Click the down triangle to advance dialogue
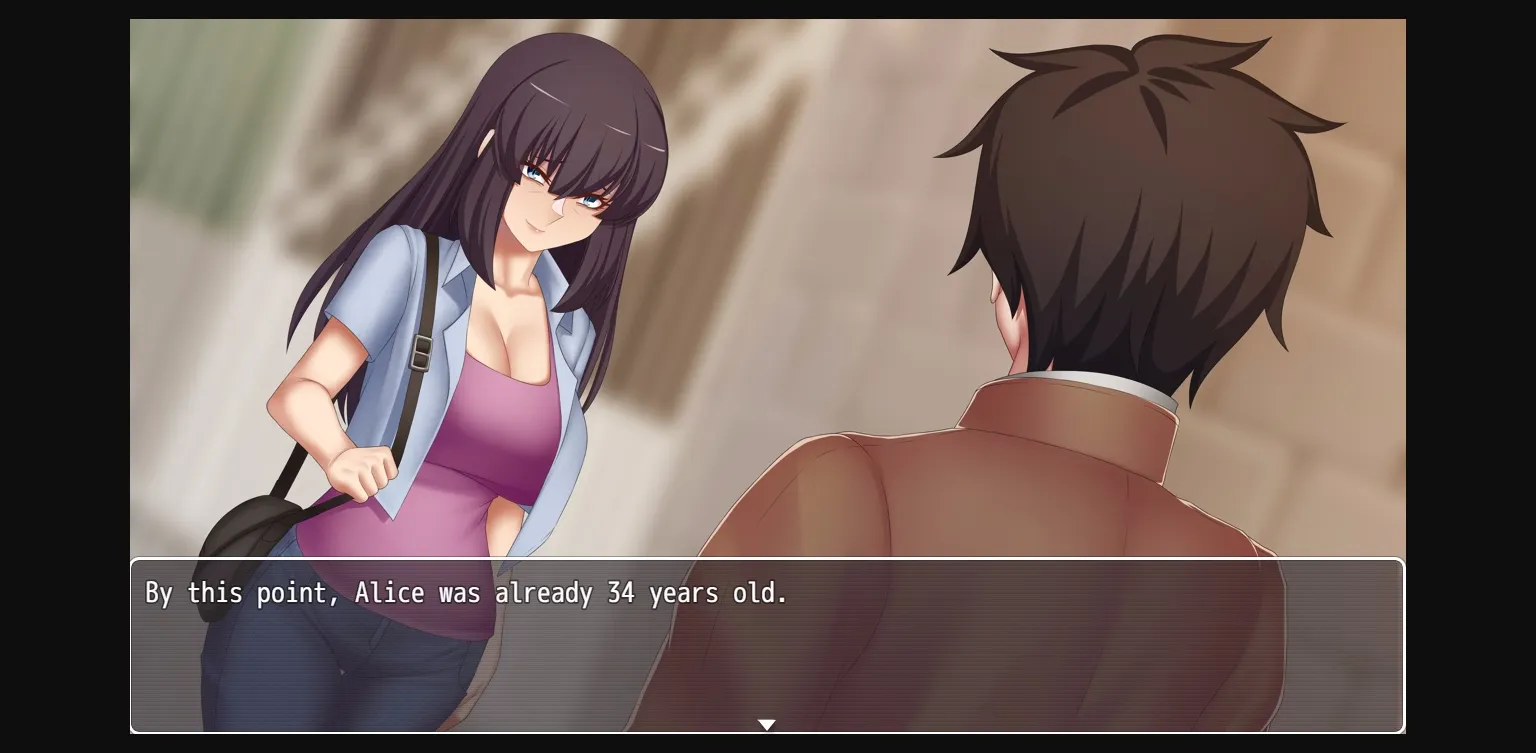 coord(767,724)
